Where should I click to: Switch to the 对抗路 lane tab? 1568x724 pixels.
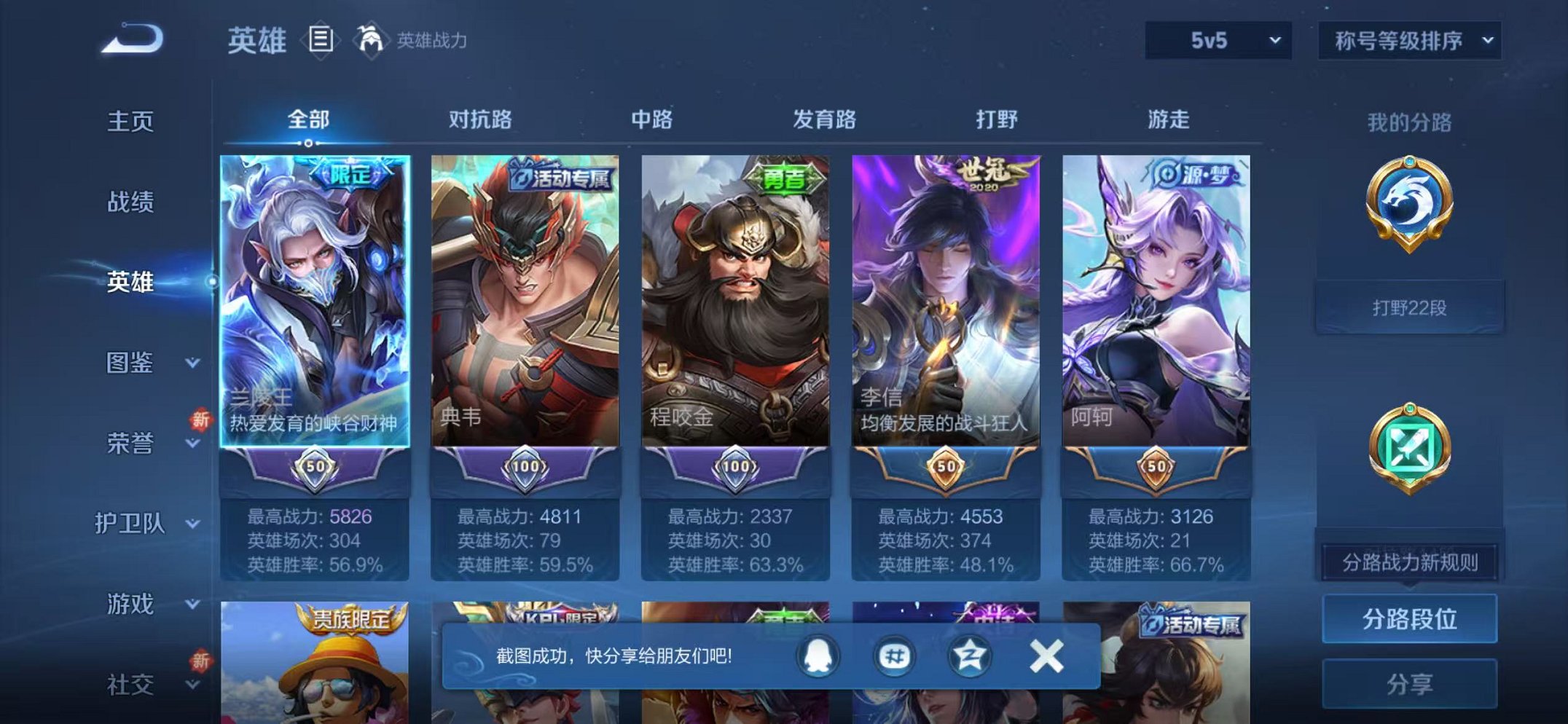tap(481, 119)
